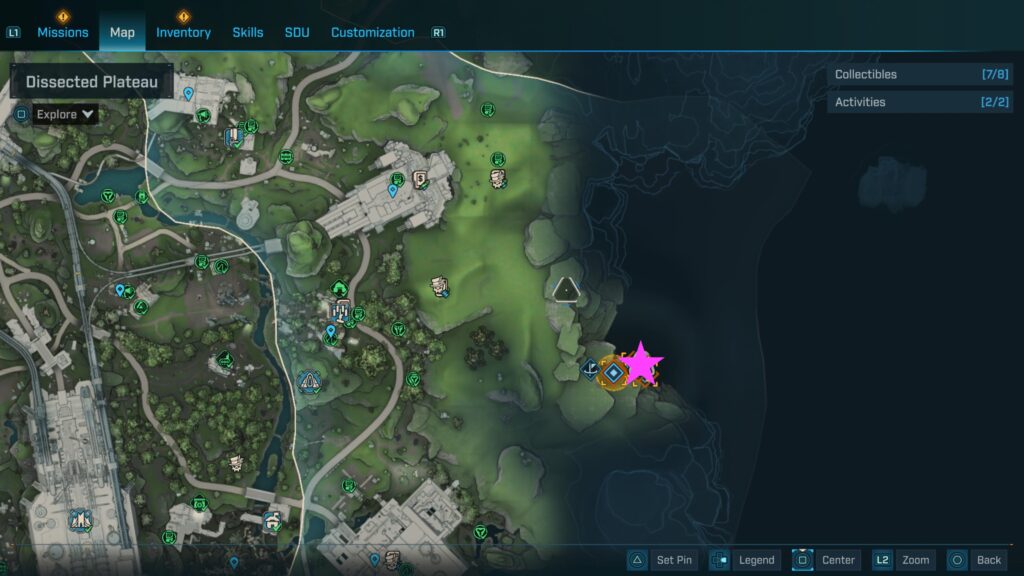Select the Map tab
The image size is (1024, 576).
coord(122,32)
